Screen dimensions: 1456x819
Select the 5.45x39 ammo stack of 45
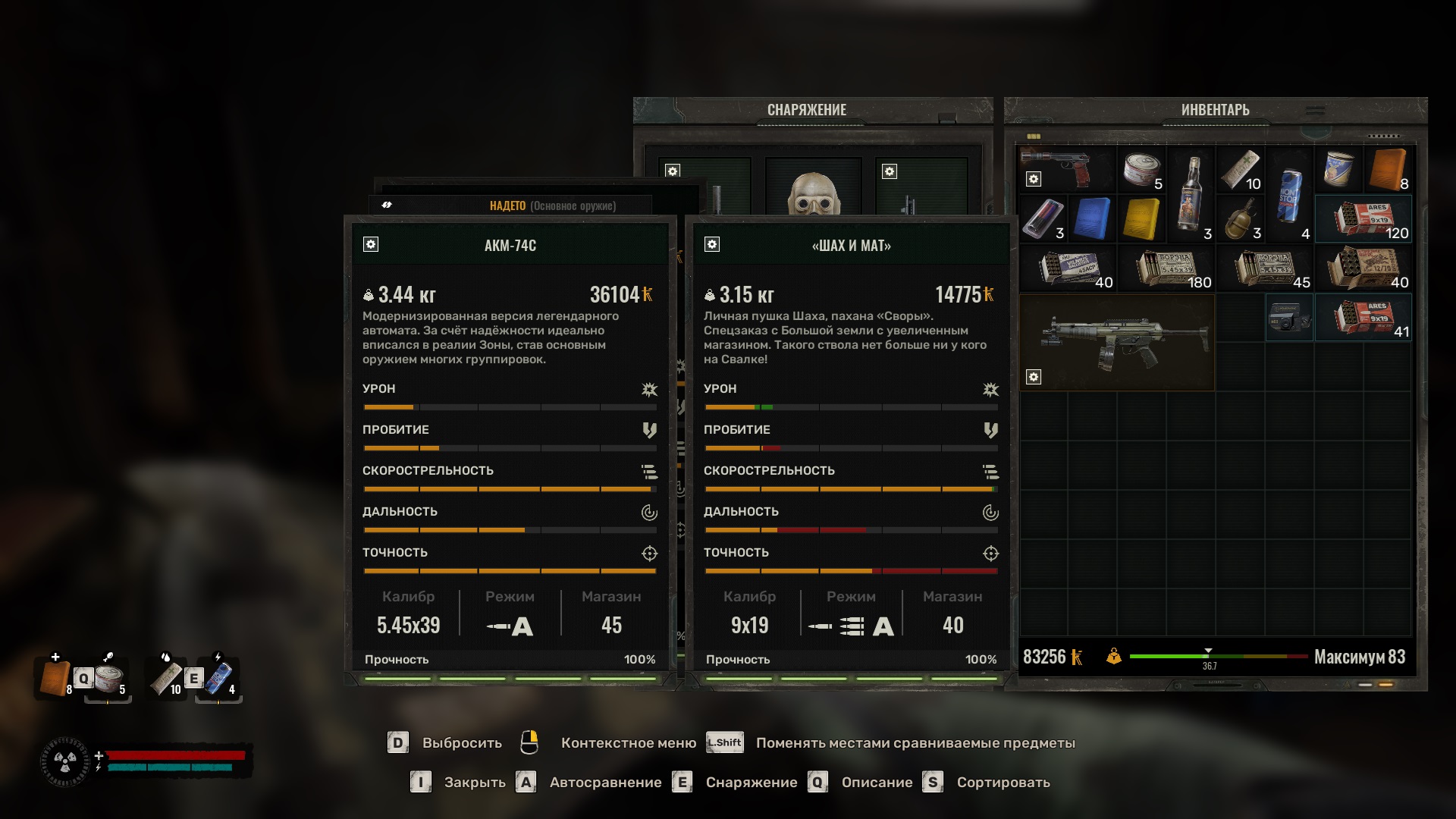(1264, 268)
